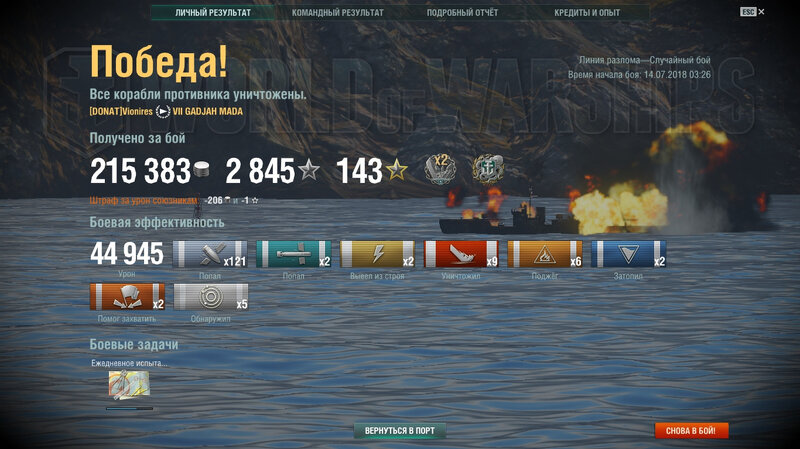The height and width of the screenshot is (449, 800).
Task: Start another battle with Снова в бой!
Action: (692, 431)
